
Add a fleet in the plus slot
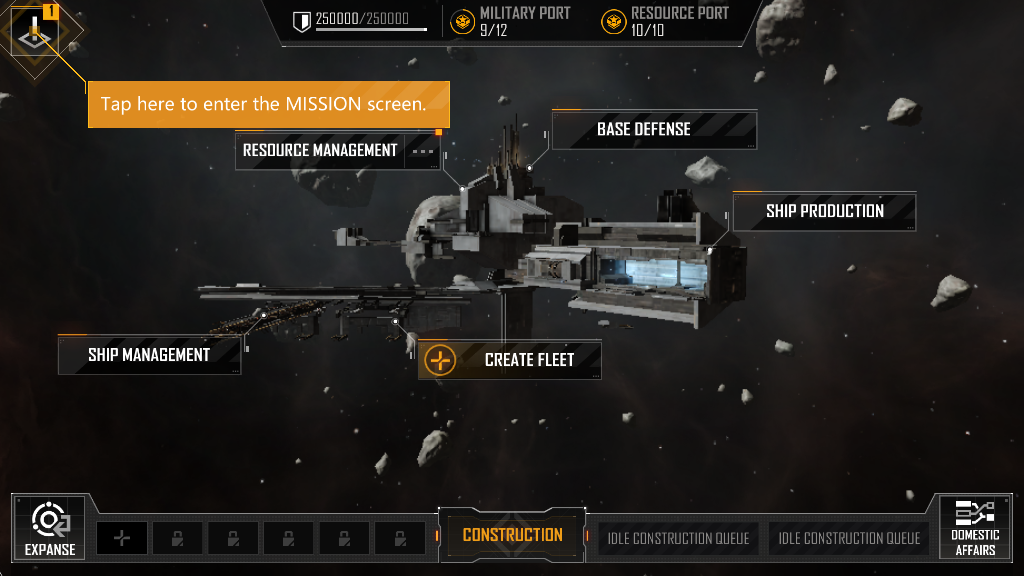(122, 538)
